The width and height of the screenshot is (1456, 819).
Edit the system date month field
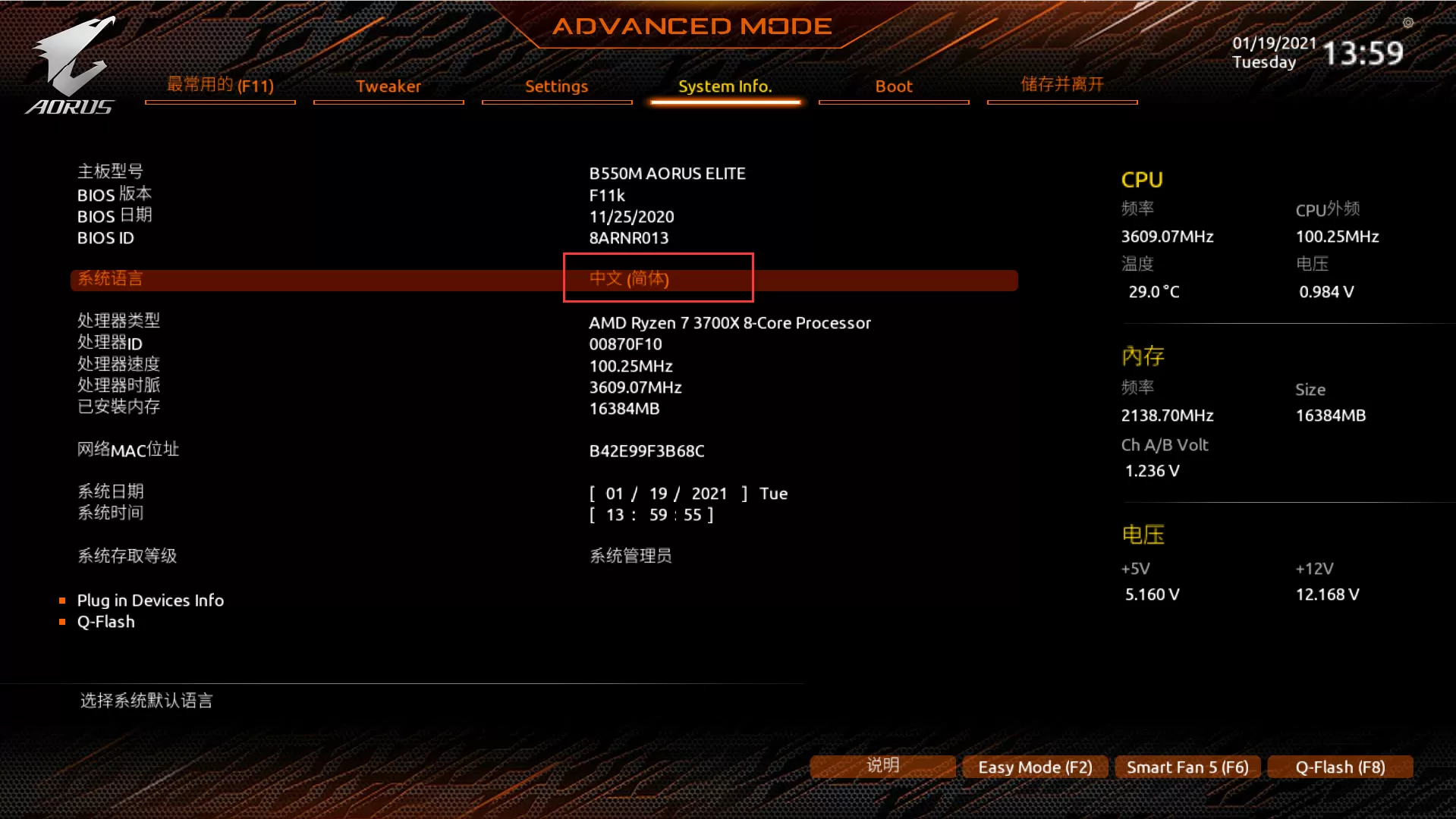[615, 494]
